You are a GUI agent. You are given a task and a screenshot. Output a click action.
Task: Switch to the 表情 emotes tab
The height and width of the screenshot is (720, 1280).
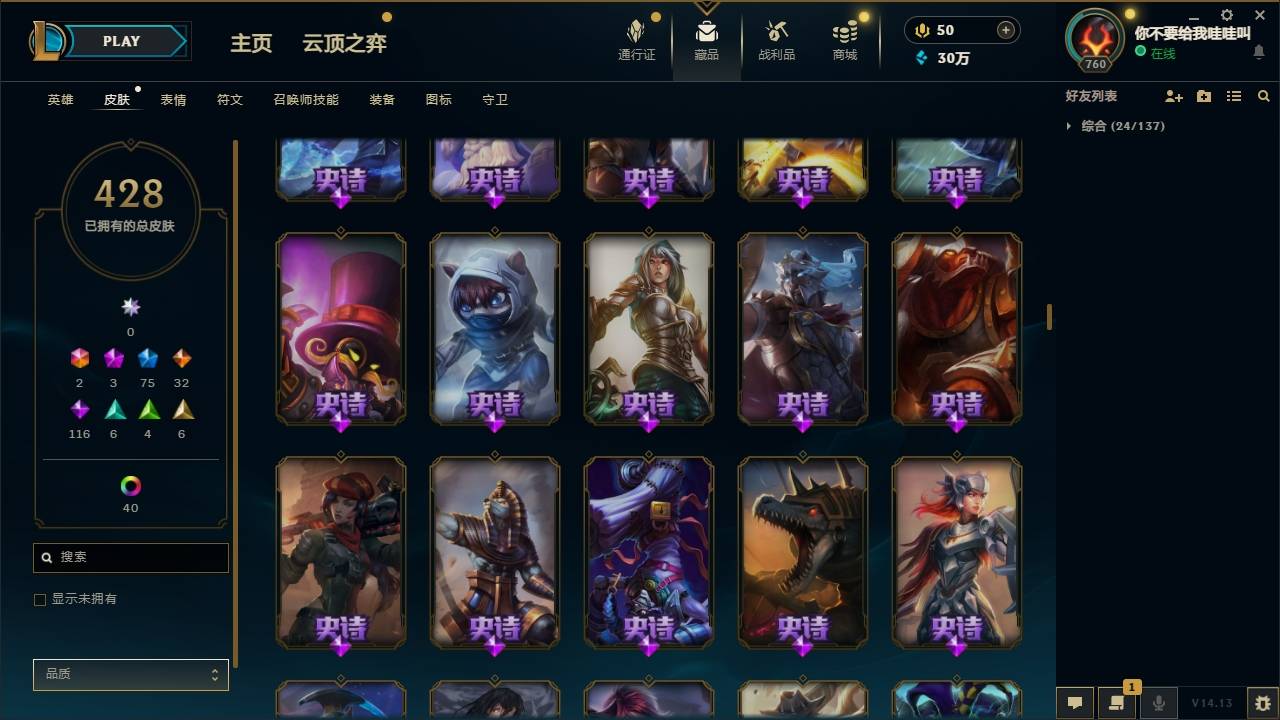coord(172,99)
